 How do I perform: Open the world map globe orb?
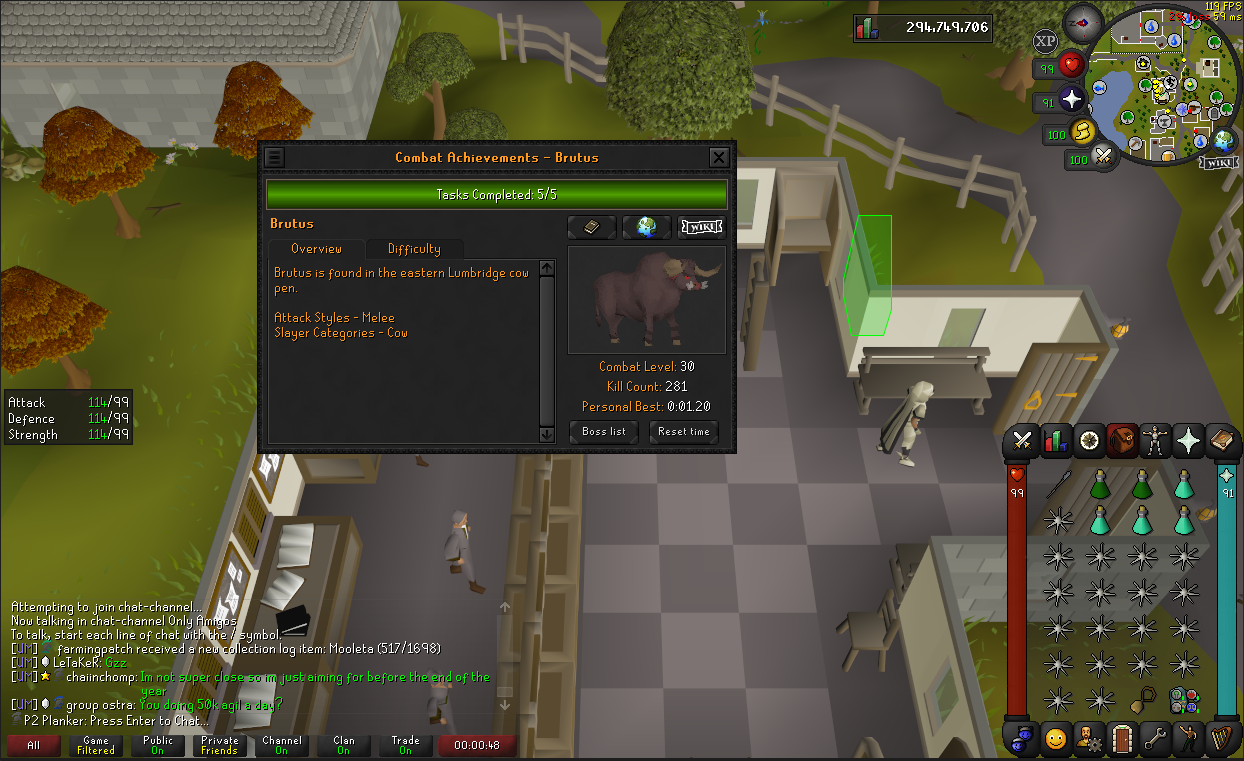(1223, 141)
